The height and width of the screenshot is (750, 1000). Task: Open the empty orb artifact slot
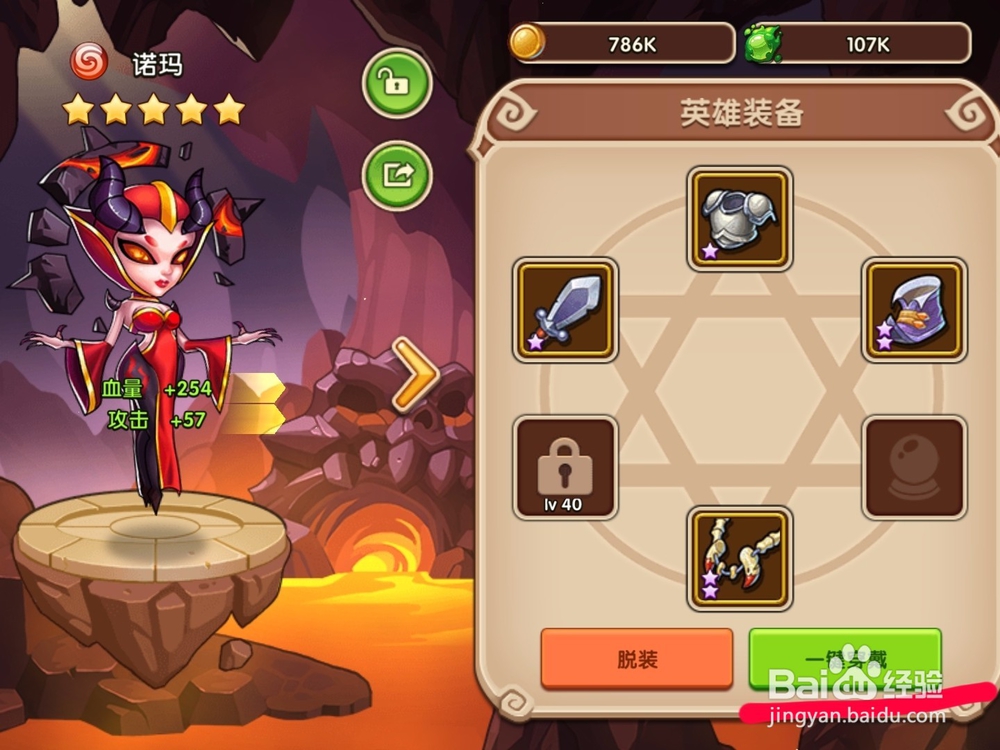coord(914,468)
